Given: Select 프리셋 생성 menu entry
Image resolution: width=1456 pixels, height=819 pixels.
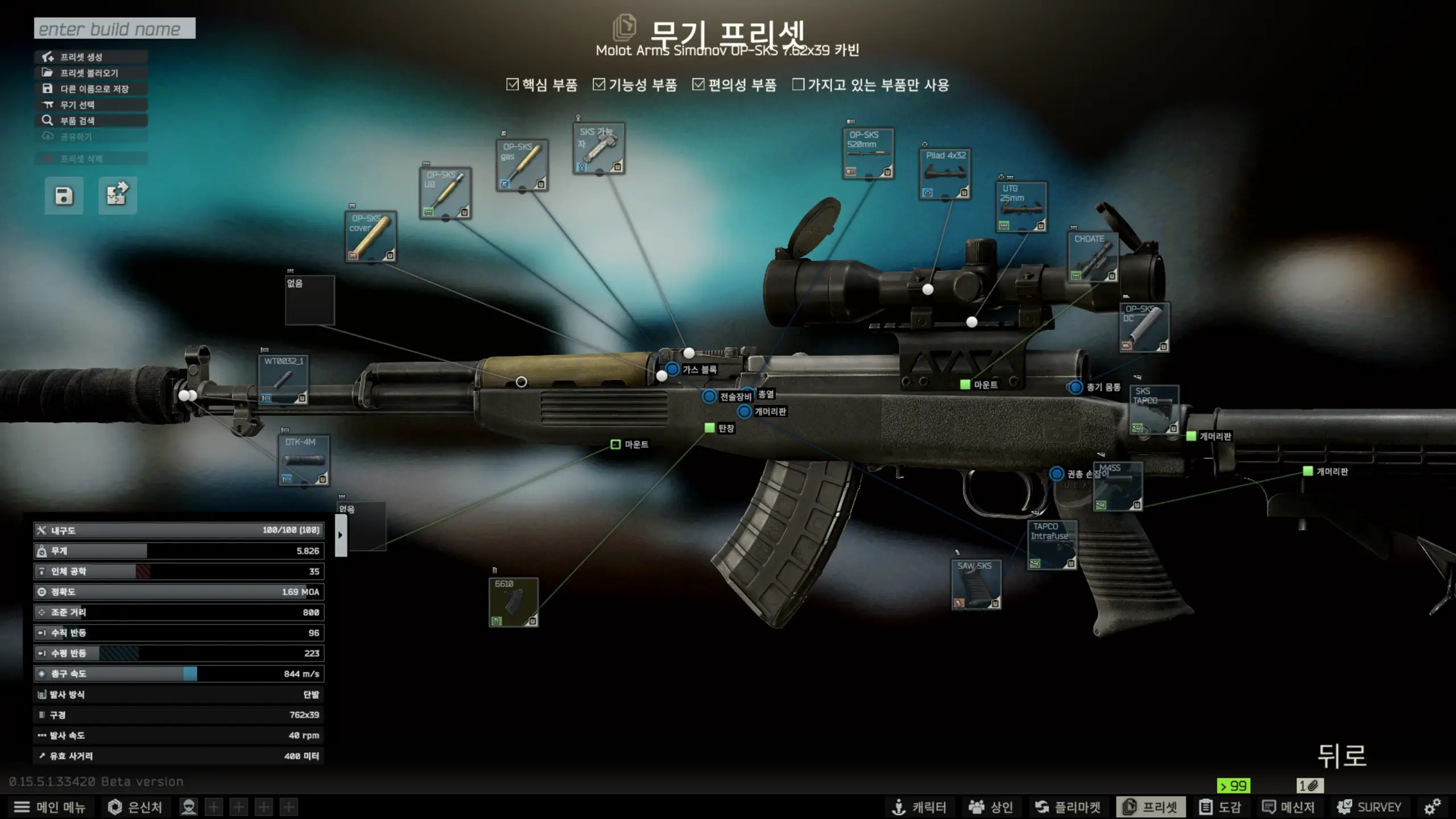Looking at the screenshot, I should click(91, 57).
